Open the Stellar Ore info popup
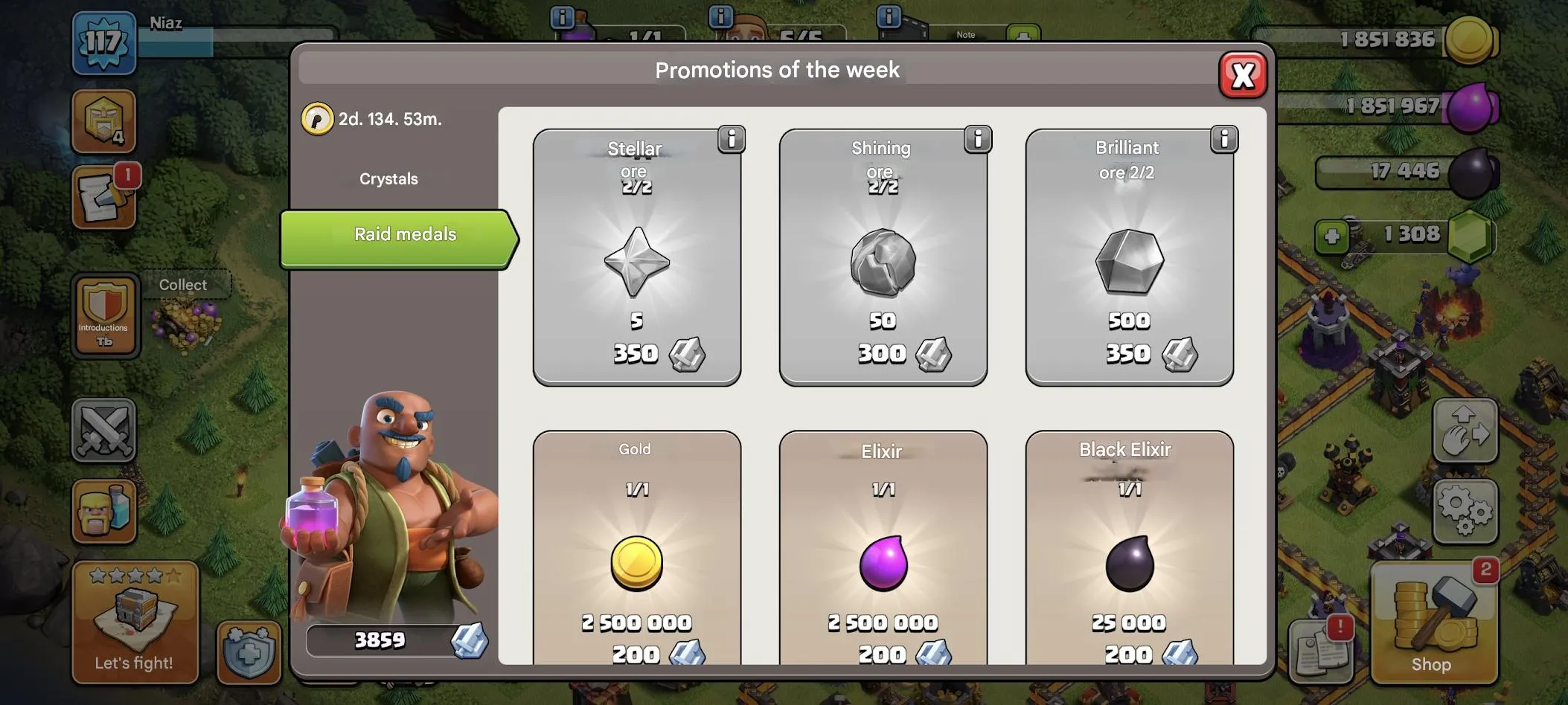The image size is (1568, 705). click(x=732, y=139)
